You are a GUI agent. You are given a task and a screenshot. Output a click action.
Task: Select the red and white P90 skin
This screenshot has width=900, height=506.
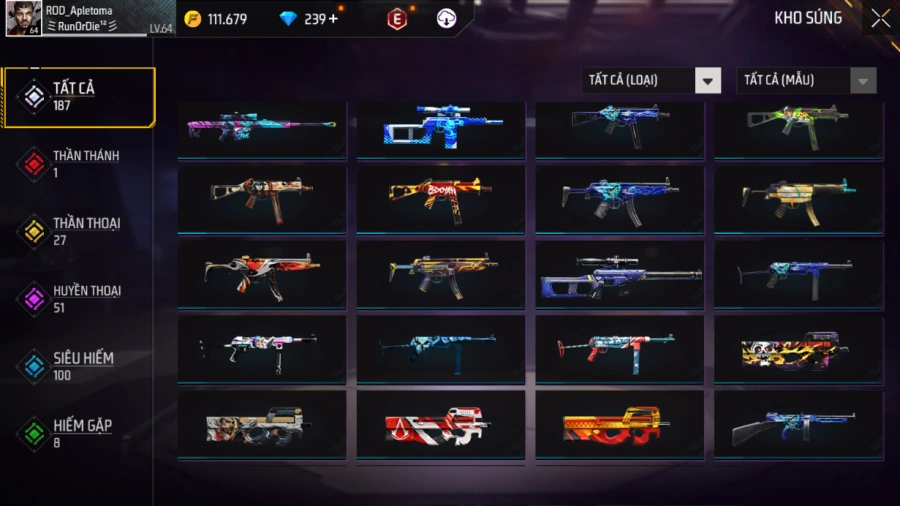tap(440, 425)
